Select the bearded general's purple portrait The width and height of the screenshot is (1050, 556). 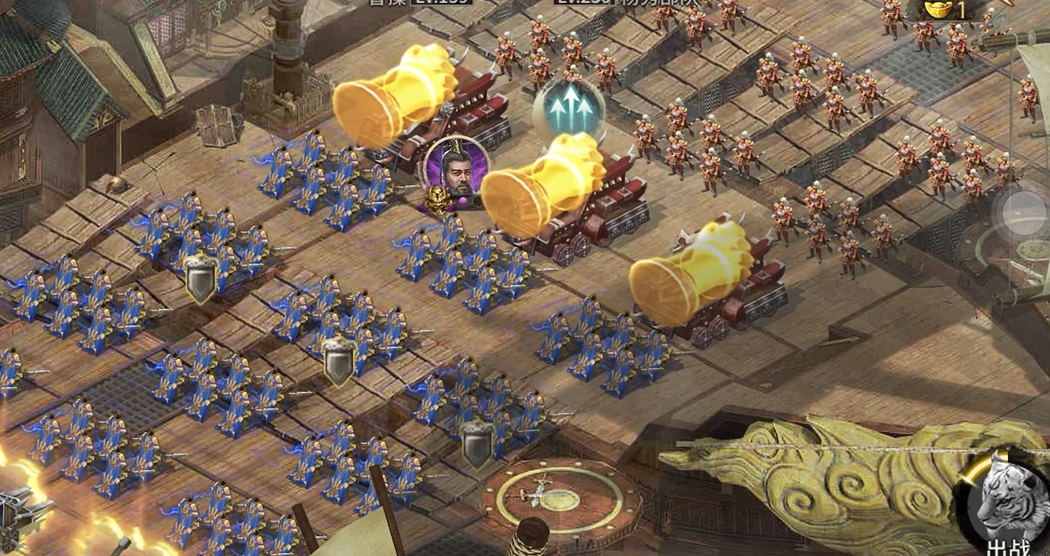click(456, 171)
